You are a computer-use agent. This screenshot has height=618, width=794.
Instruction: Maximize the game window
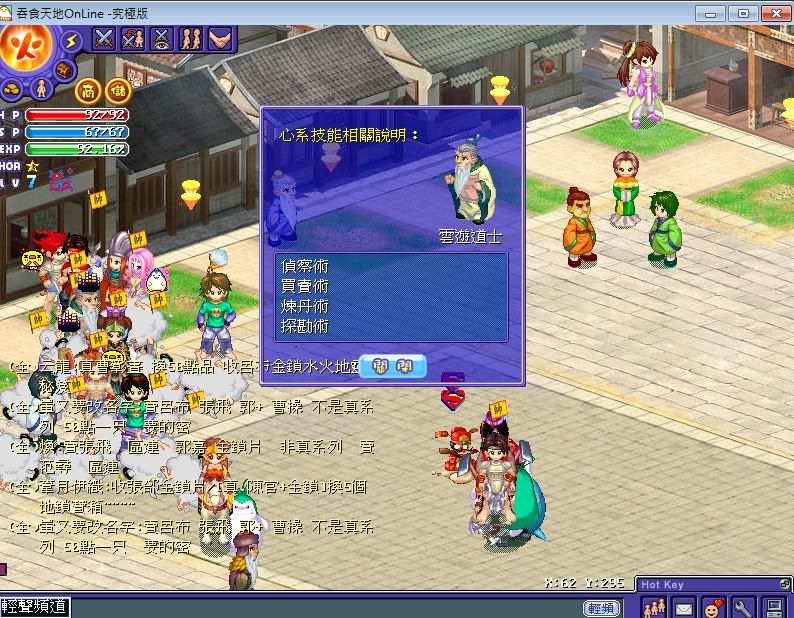(x=742, y=13)
